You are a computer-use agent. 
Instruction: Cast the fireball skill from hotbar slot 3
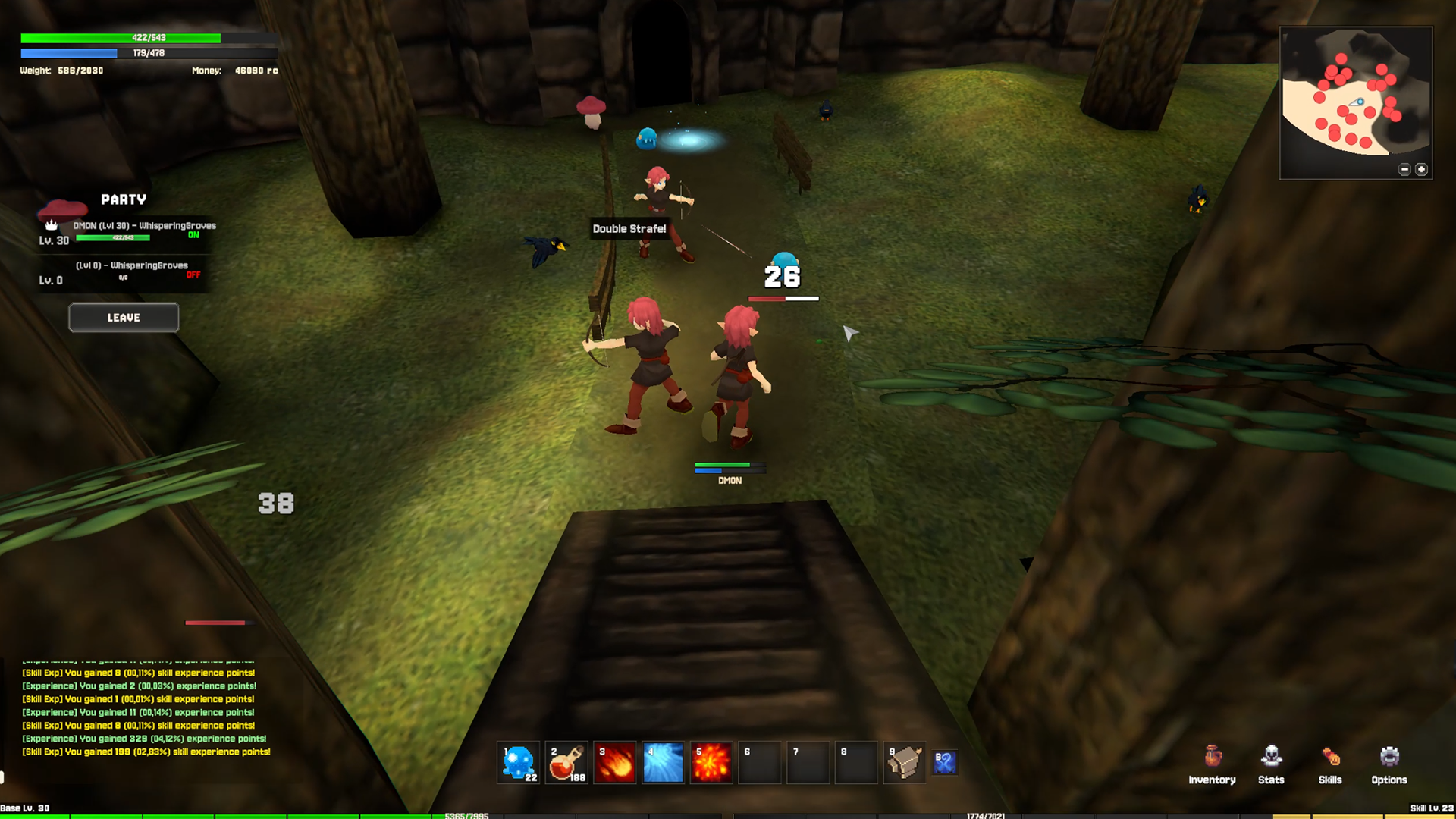click(x=614, y=762)
